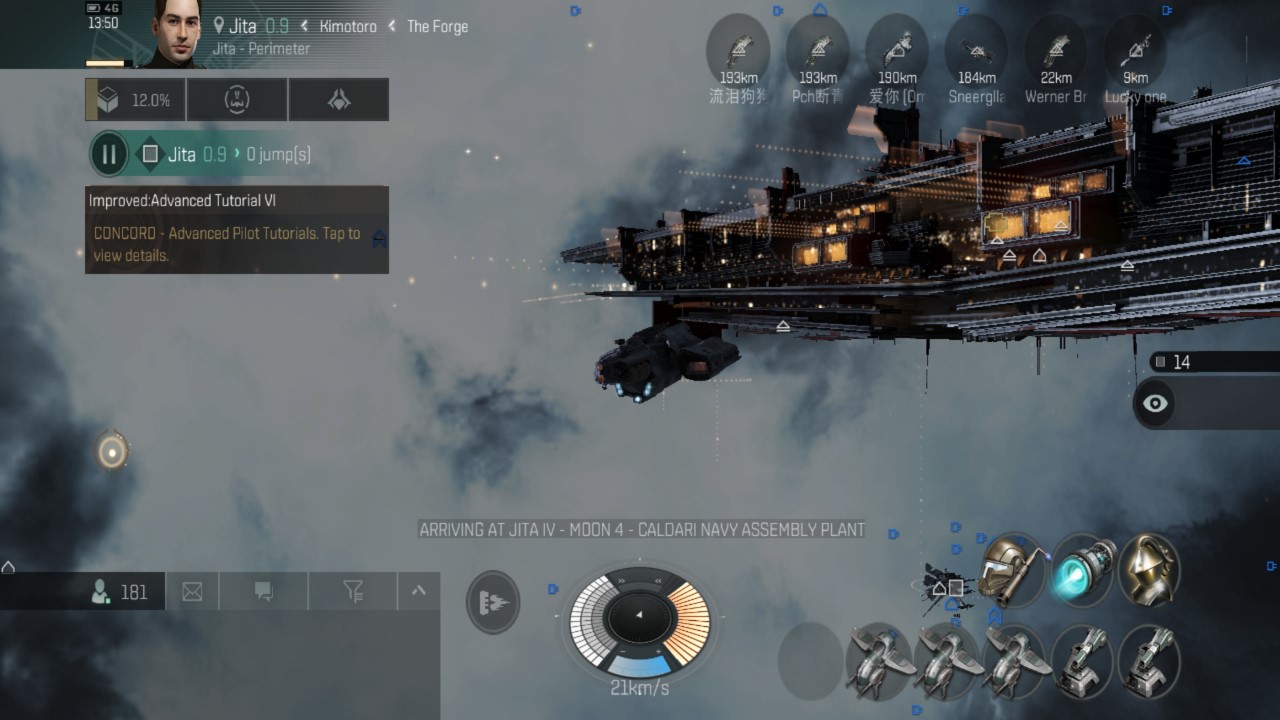Image resolution: width=1280 pixels, height=720 pixels.
Task: Open the ship fitting icon button
Action: tap(339, 100)
